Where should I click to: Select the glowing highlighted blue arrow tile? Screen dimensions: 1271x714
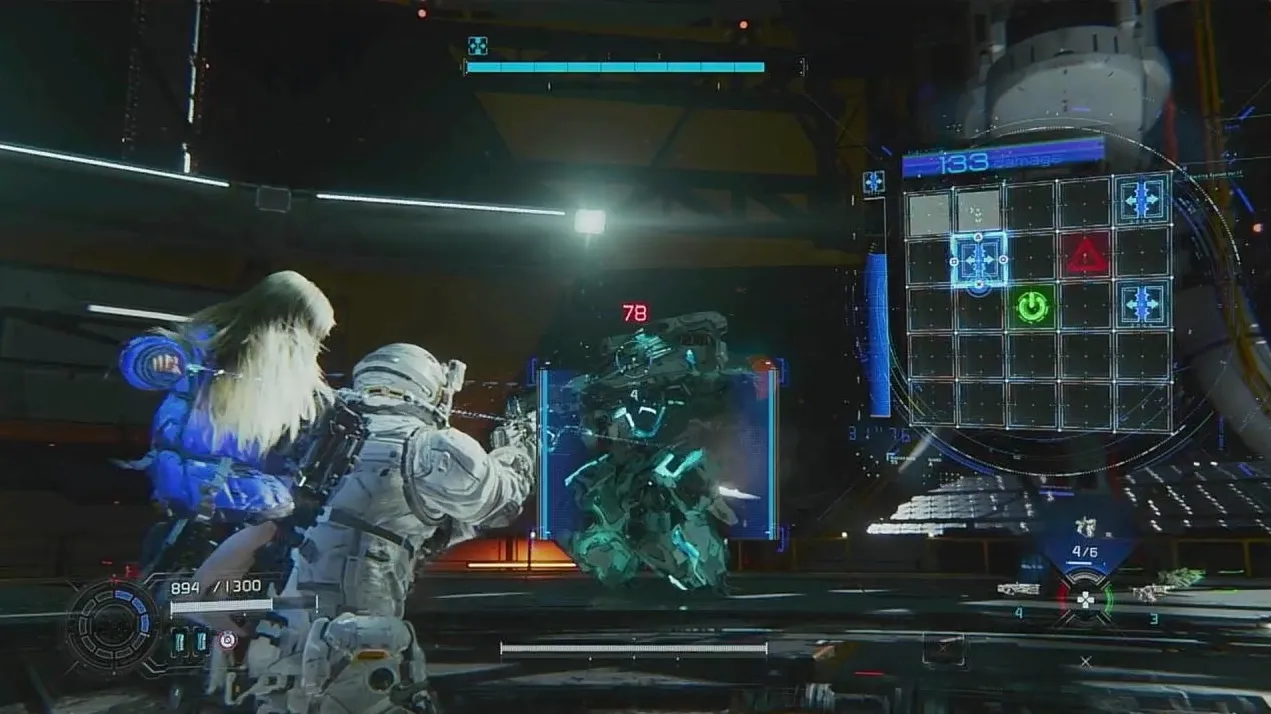coord(978,258)
